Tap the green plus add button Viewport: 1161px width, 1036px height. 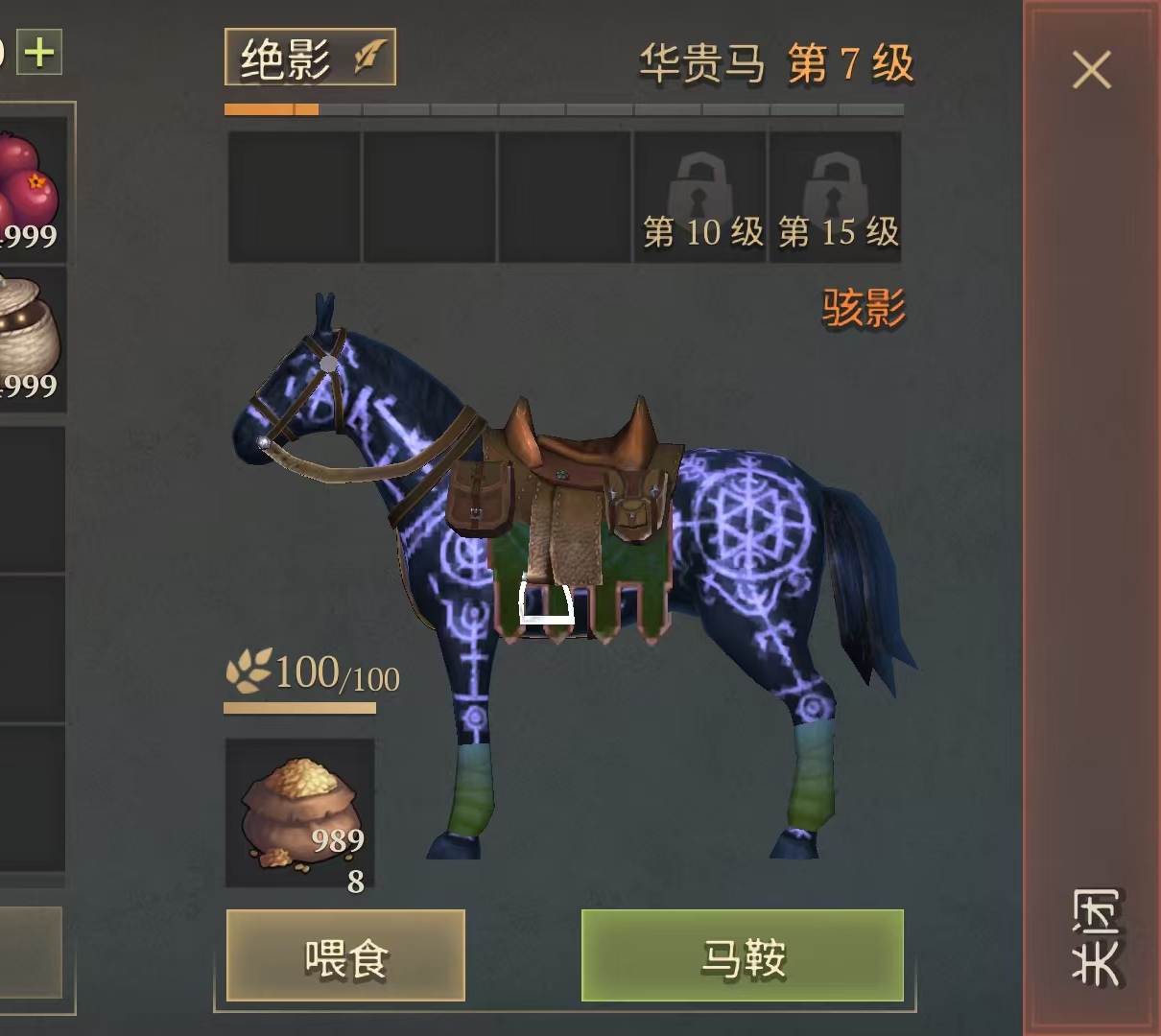(40, 52)
